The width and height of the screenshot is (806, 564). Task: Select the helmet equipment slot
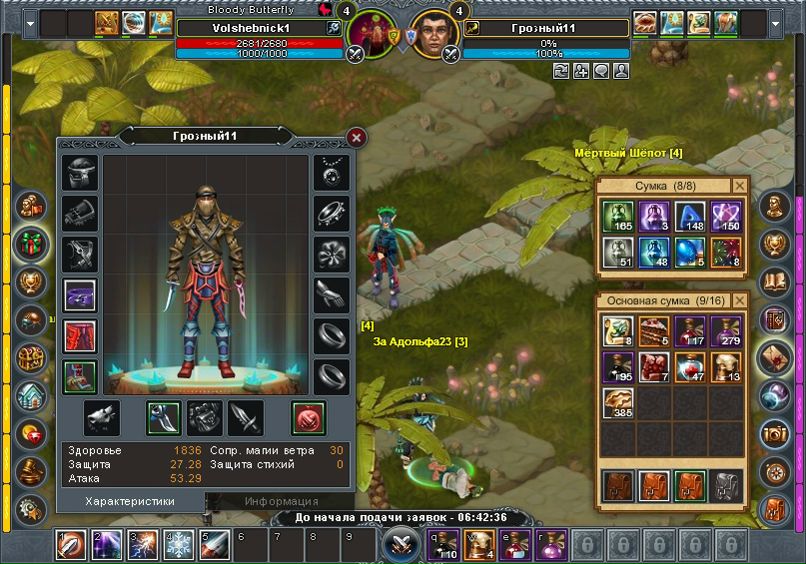(x=80, y=172)
